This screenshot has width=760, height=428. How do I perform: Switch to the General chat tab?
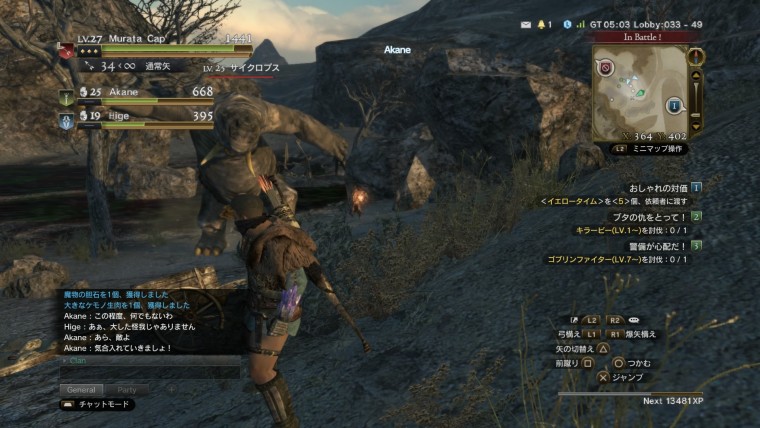pyautogui.click(x=82, y=389)
